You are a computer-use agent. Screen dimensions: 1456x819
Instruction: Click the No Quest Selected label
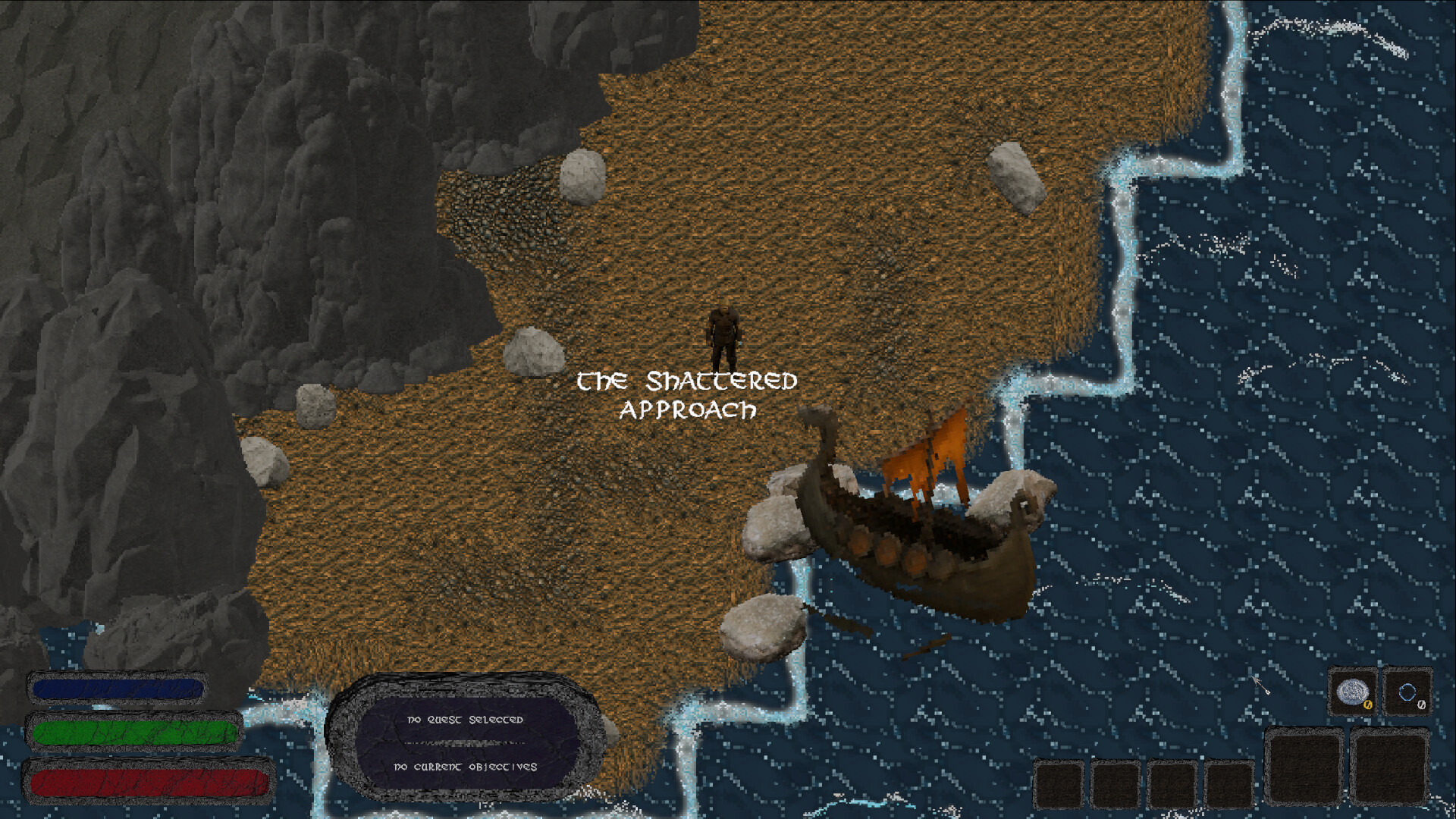[x=464, y=721]
